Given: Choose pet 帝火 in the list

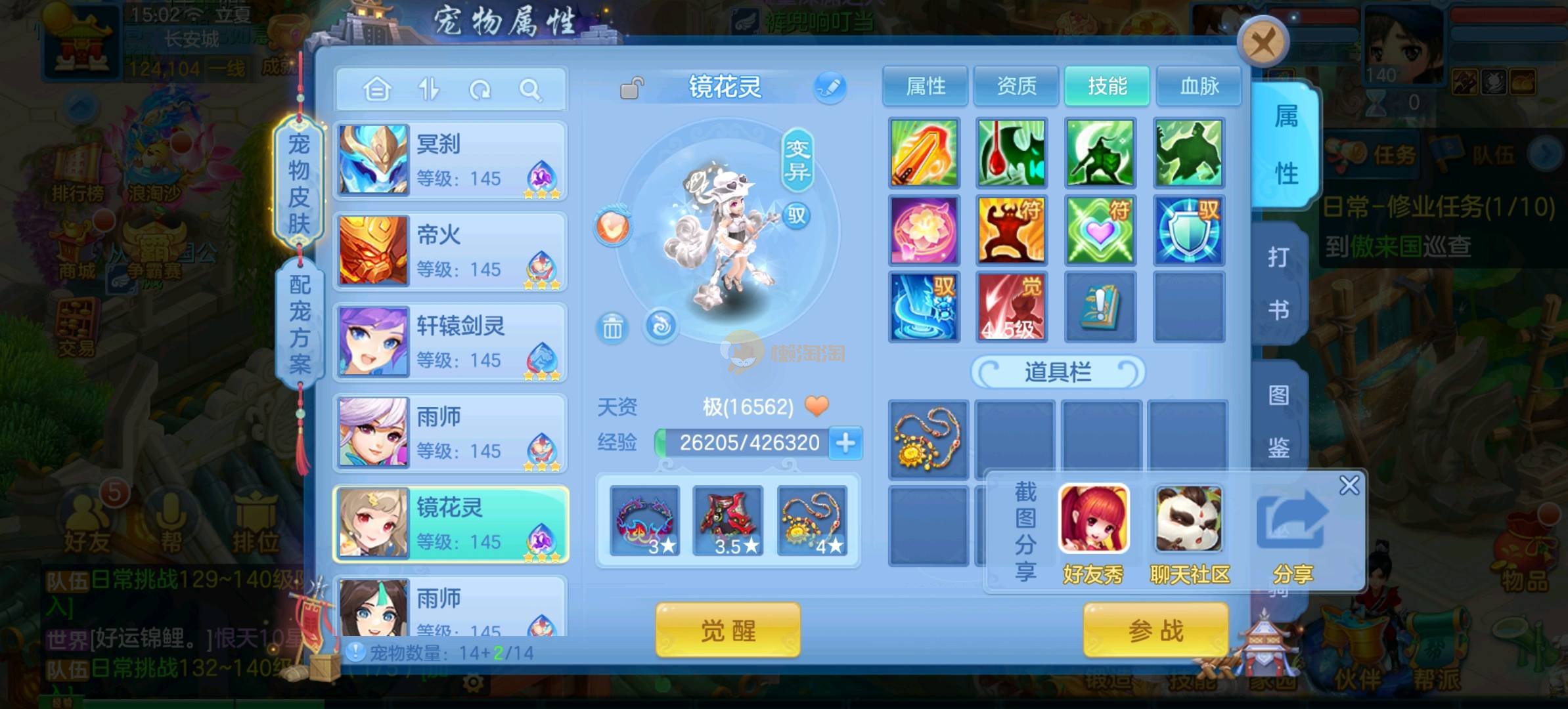Looking at the screenshot, I should (x=451, y=251).
